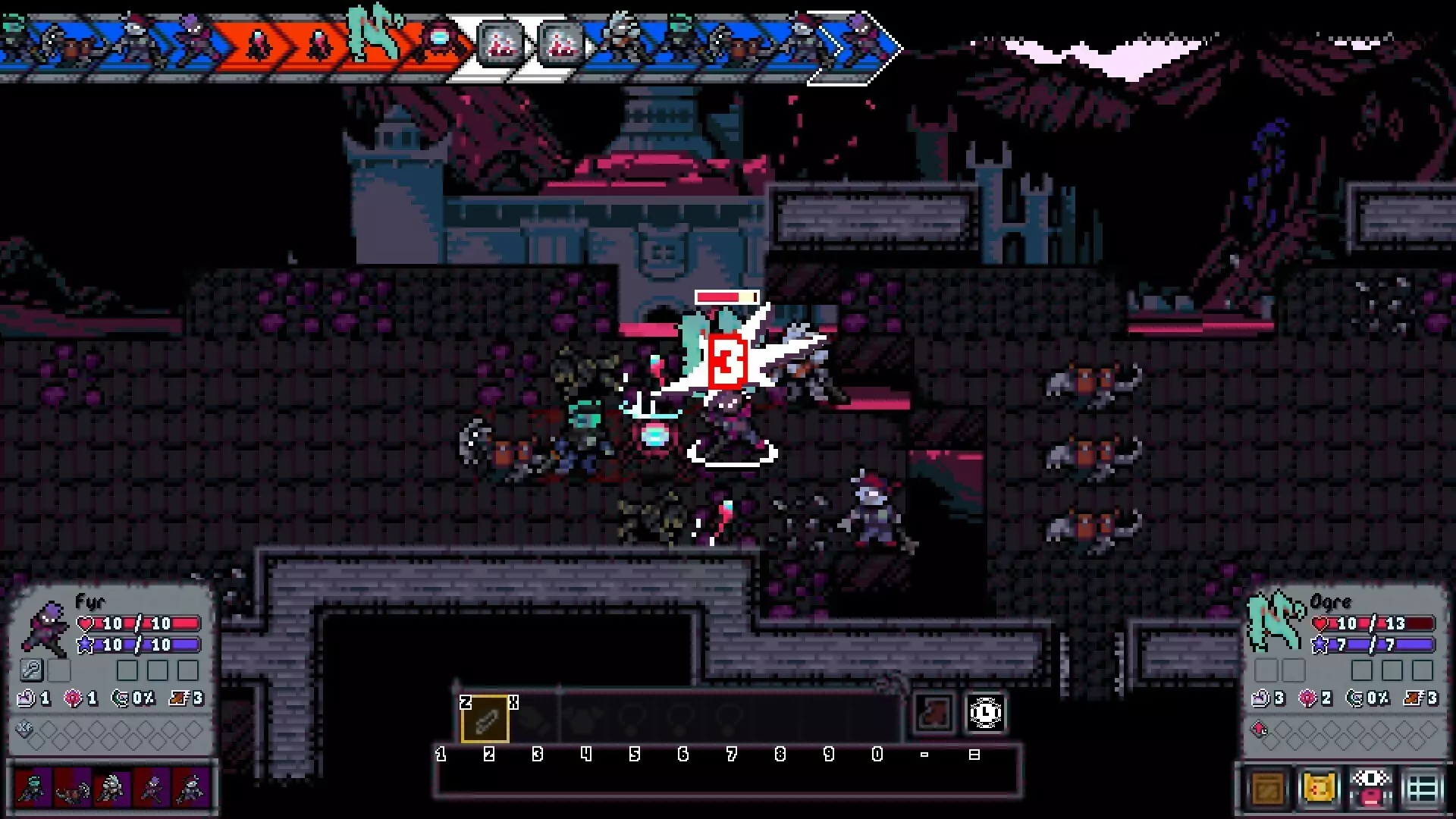Click Ogre's pink heart crystal counter icon
The image size is (1456, 819).
[x=1307, y=697]
